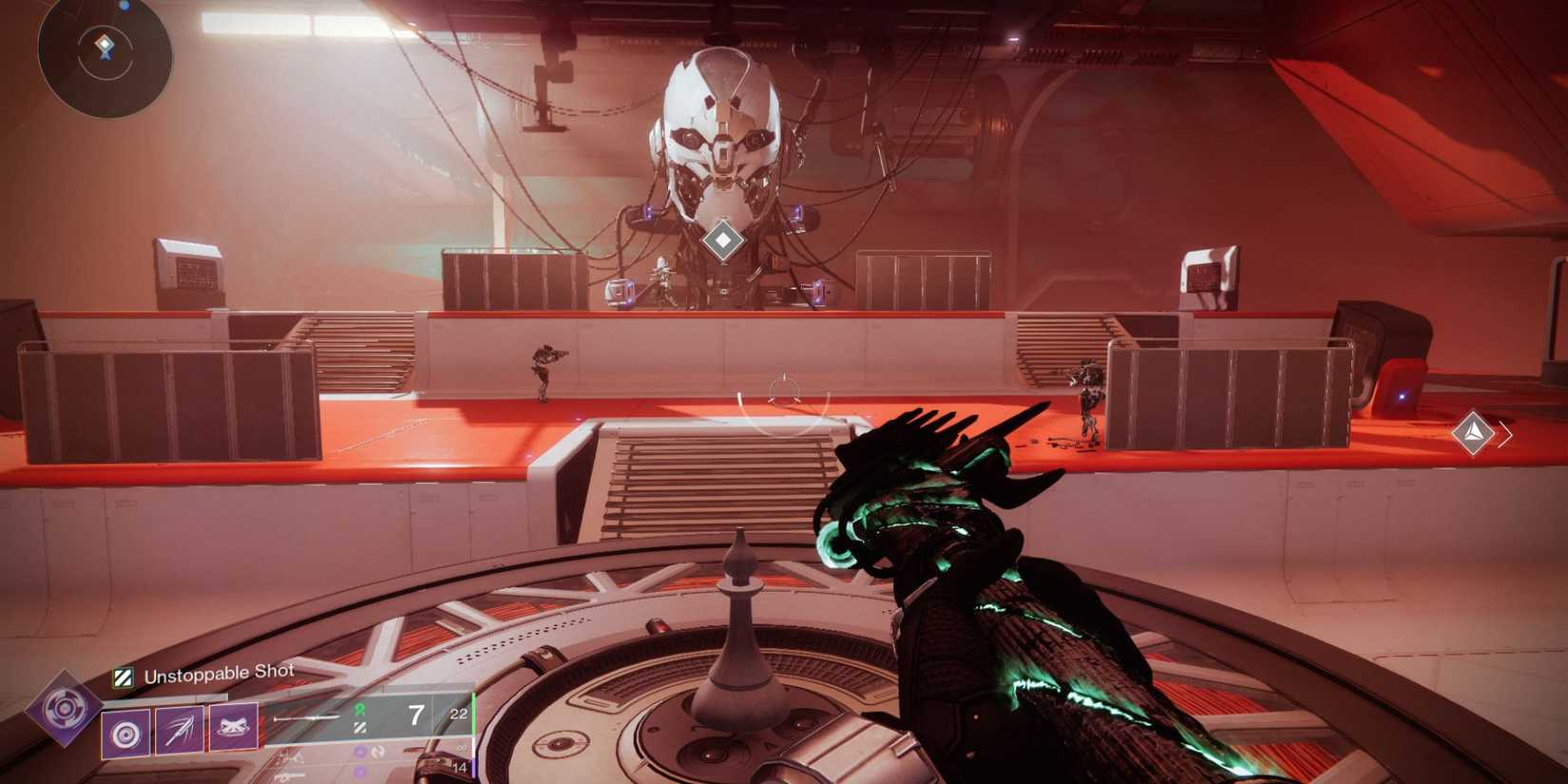Expand the infinity reserve ammo symbol

pos(464,749)
